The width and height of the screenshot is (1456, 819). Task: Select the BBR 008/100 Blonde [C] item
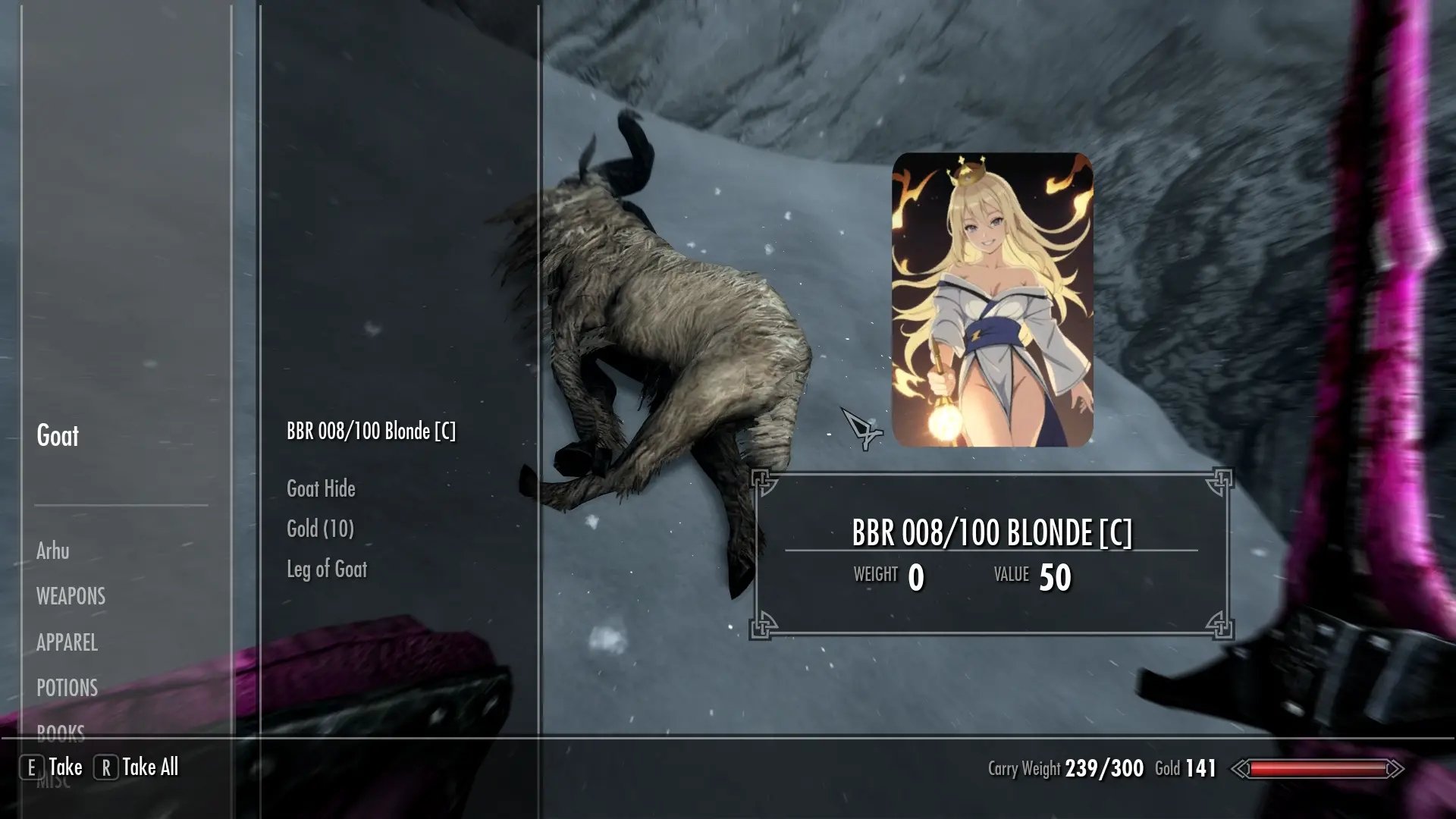tap(371, 431)
